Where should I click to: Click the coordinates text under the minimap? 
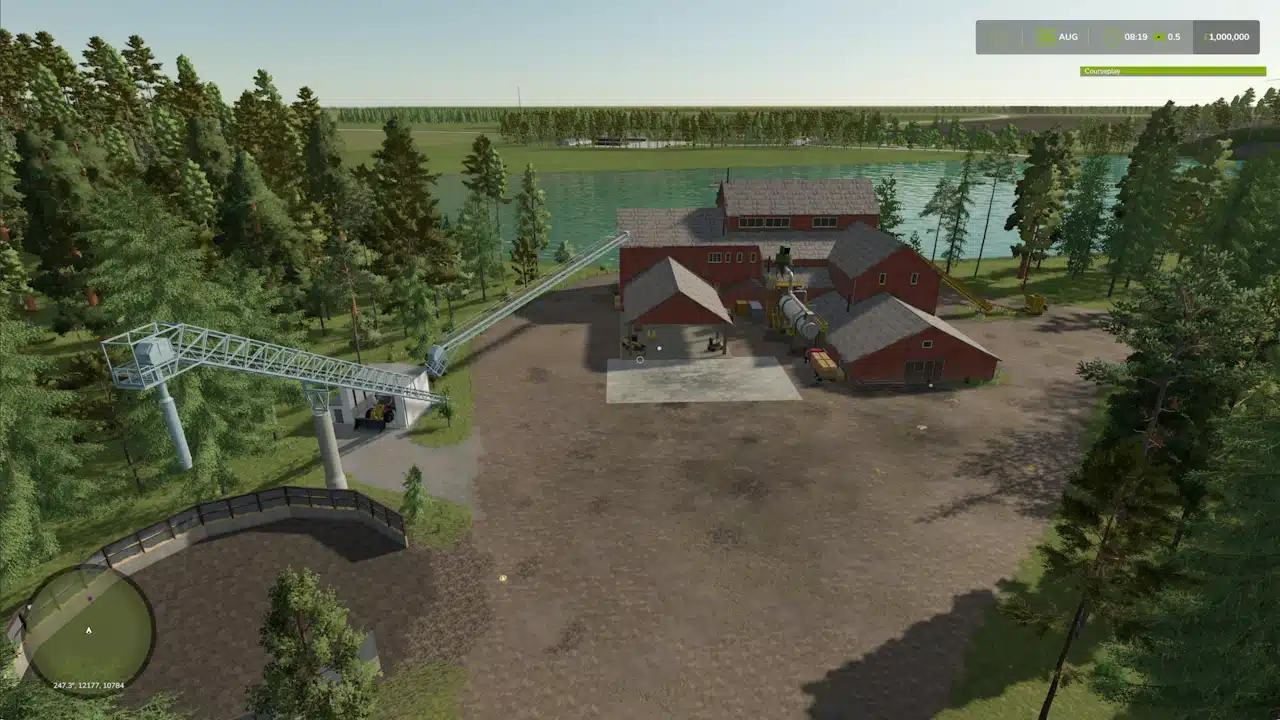pos(88,686)
